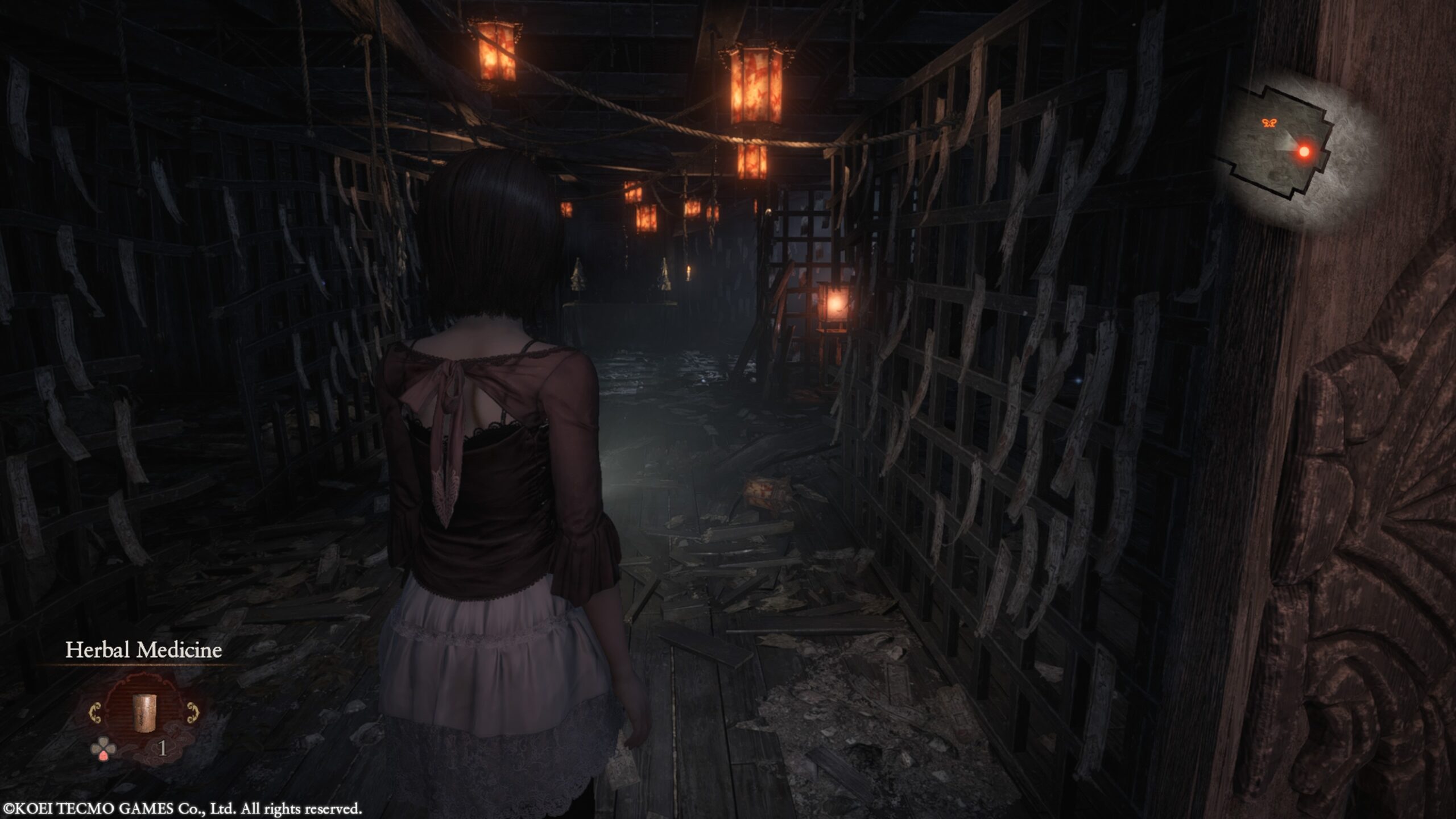Click the hanging red lantern near the ceiling
The width and height of the screenshot is (1456, 819).
[x=758, y=84]
